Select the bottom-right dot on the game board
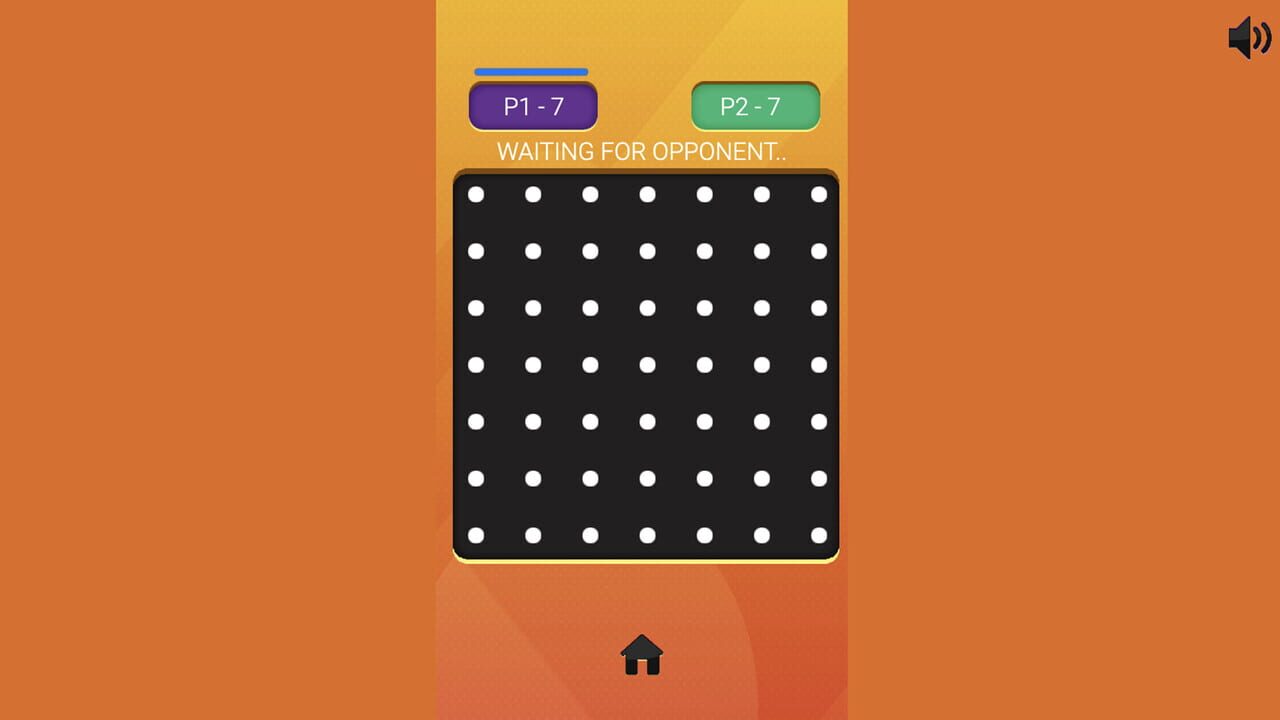This screenshot has width=1280, height=720. point(820,535)
